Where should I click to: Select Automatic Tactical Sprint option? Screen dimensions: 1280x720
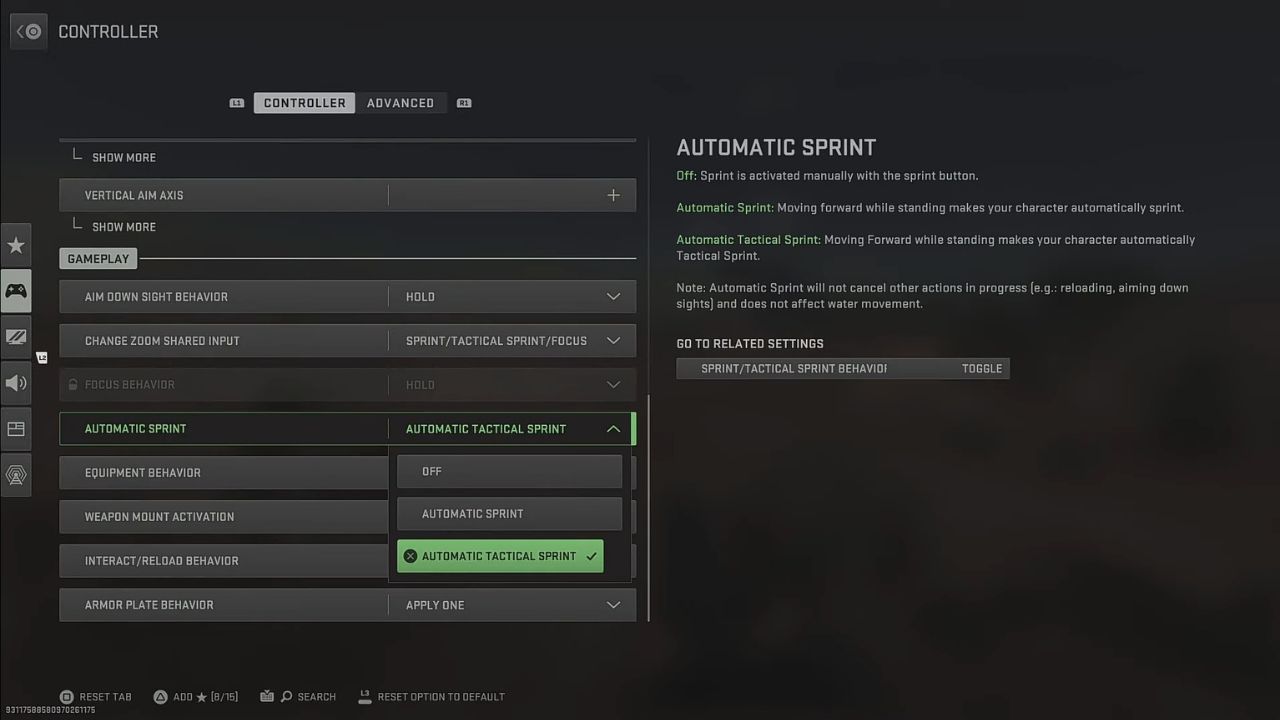pyautogui.click(x=500, y=556)
